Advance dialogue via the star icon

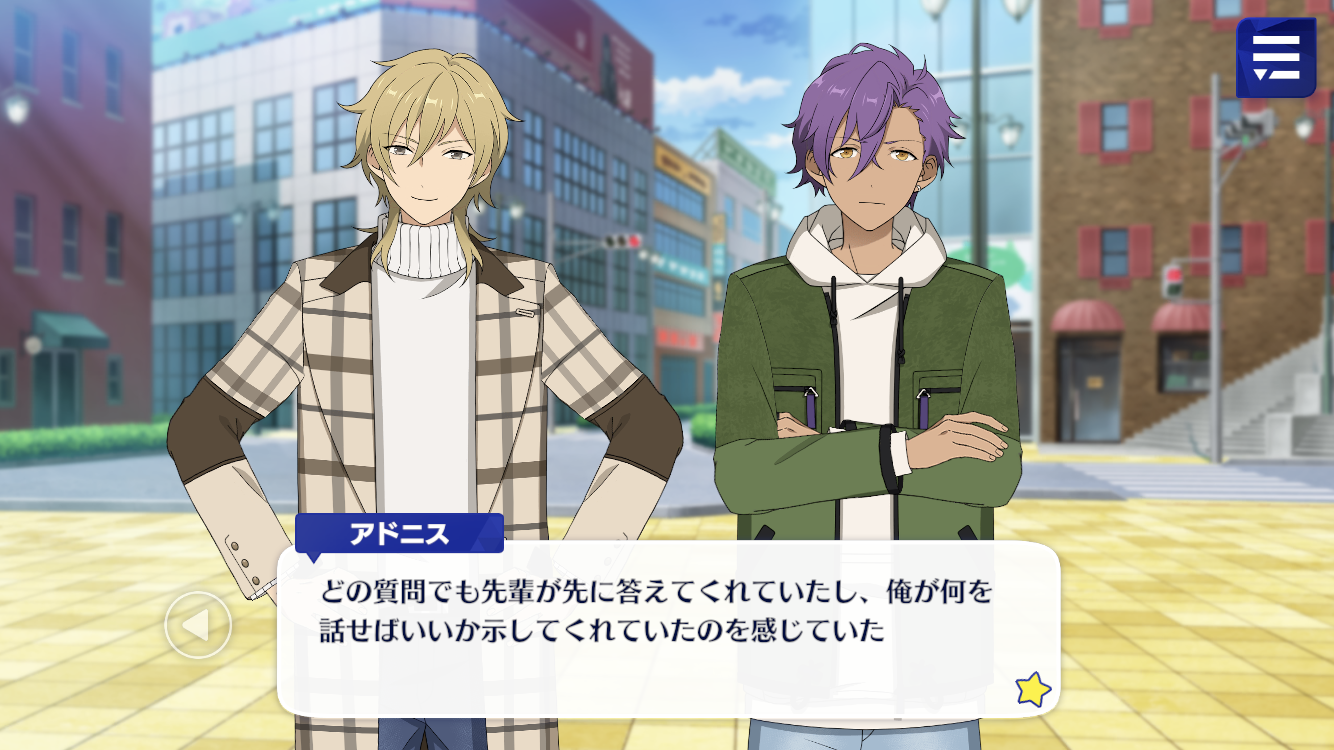1032,689
